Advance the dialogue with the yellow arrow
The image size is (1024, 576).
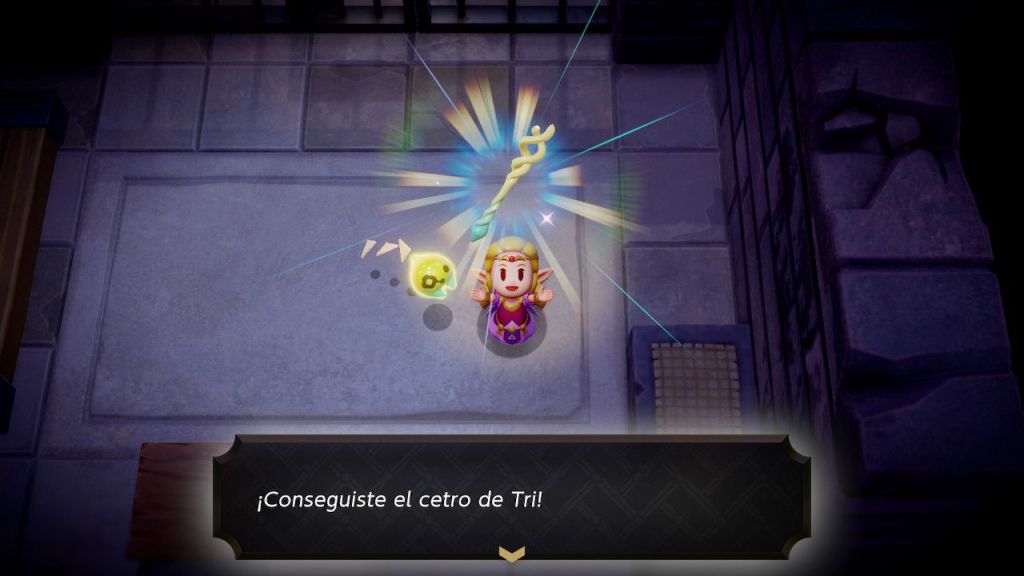tap(511, 552)
